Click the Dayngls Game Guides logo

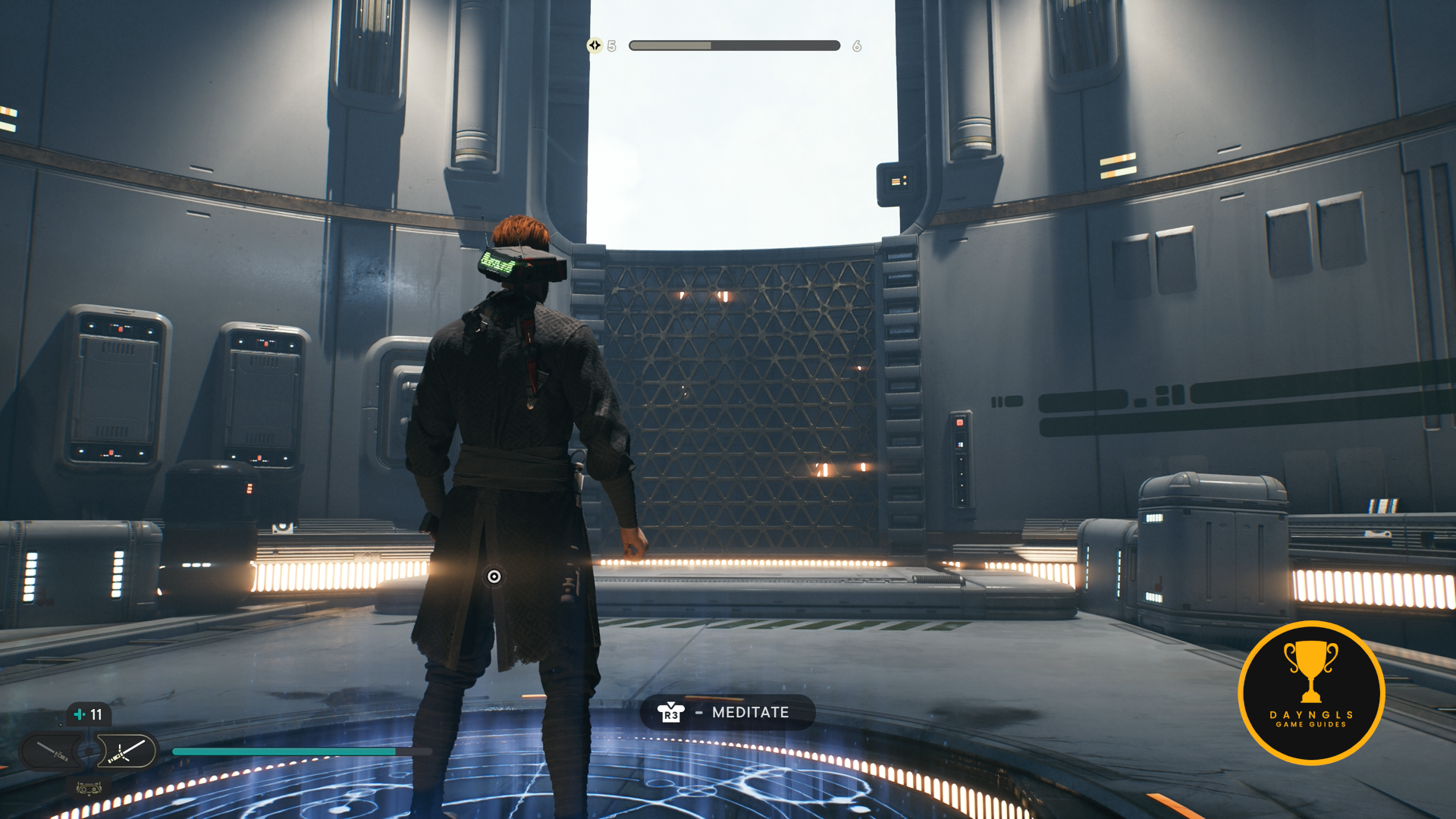(x=1311, y=692)
